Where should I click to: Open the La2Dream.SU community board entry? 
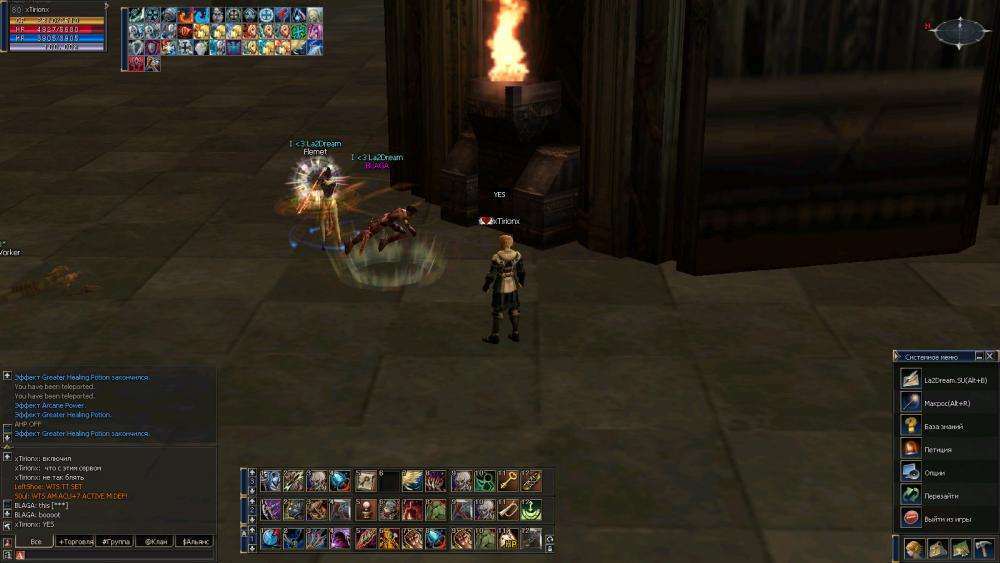[x=954, y=380]
